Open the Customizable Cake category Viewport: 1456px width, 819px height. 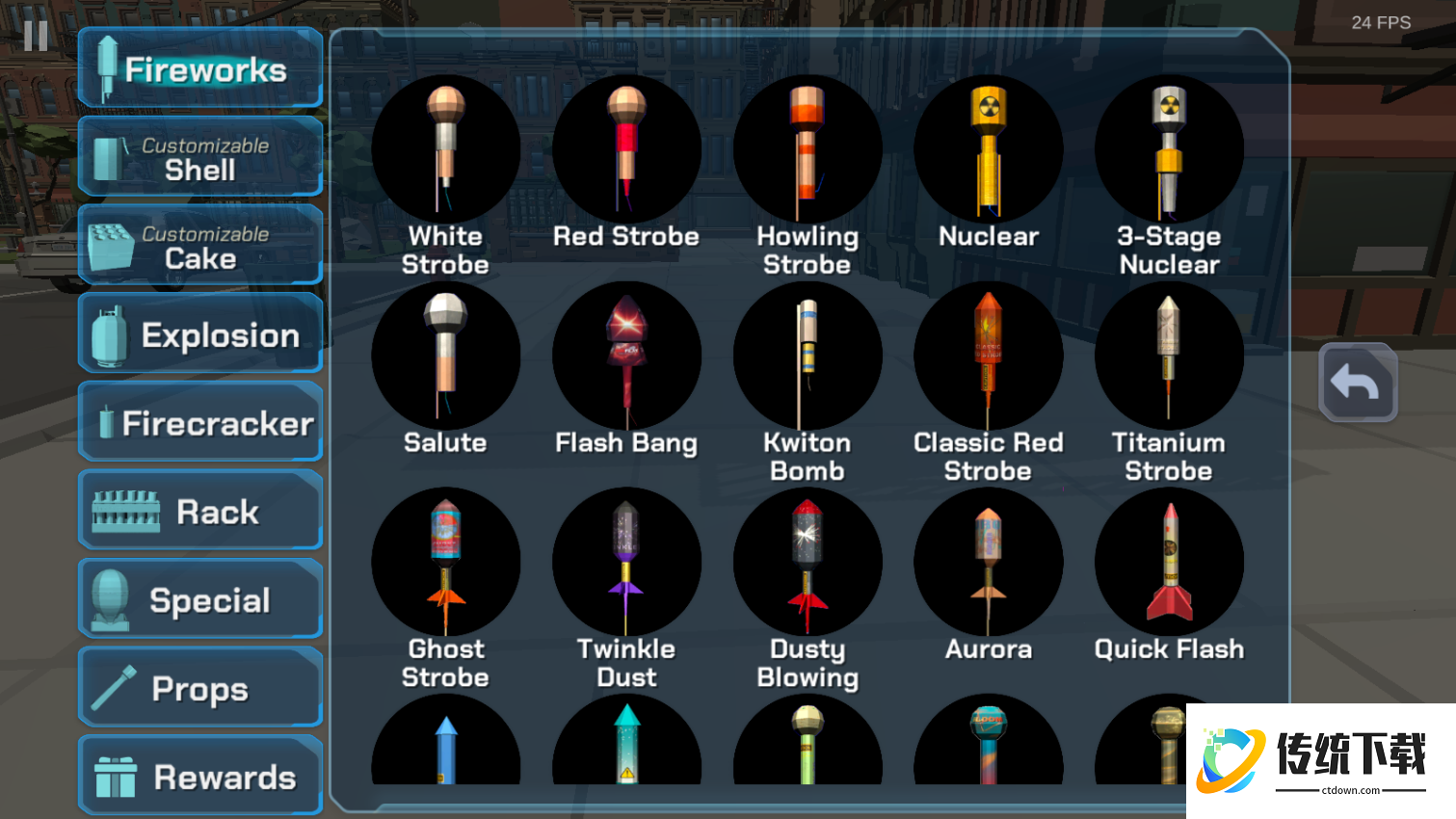click(x=200, y=246)
